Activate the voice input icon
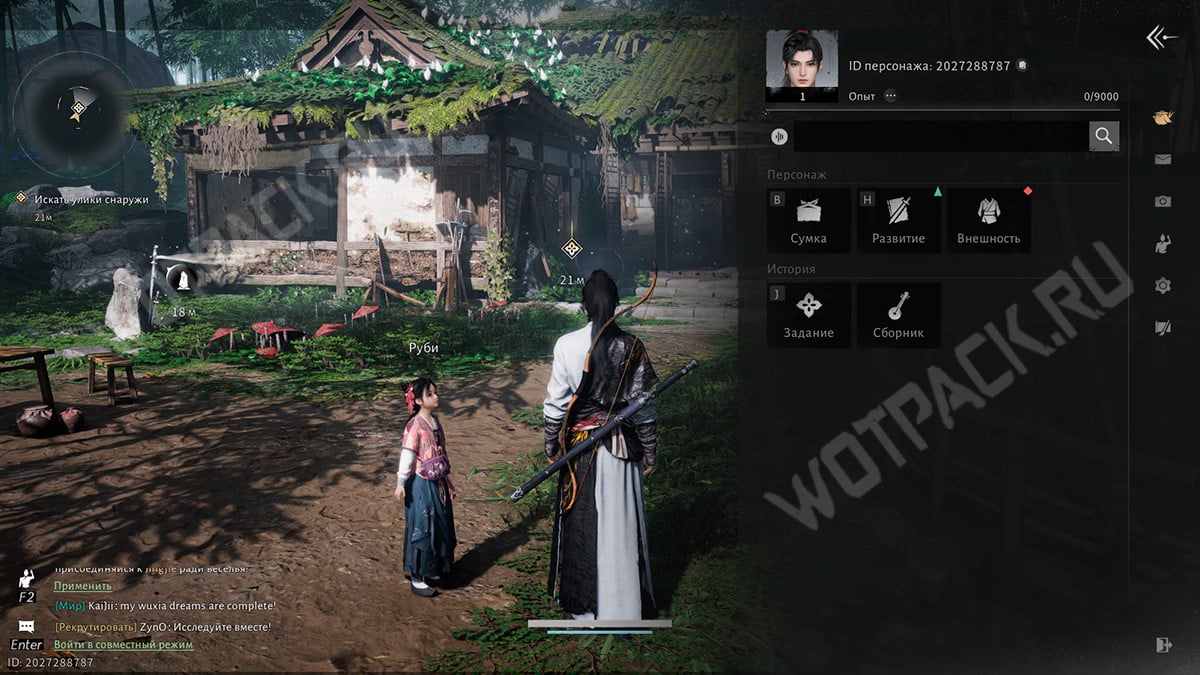 (x=779, y=137)
